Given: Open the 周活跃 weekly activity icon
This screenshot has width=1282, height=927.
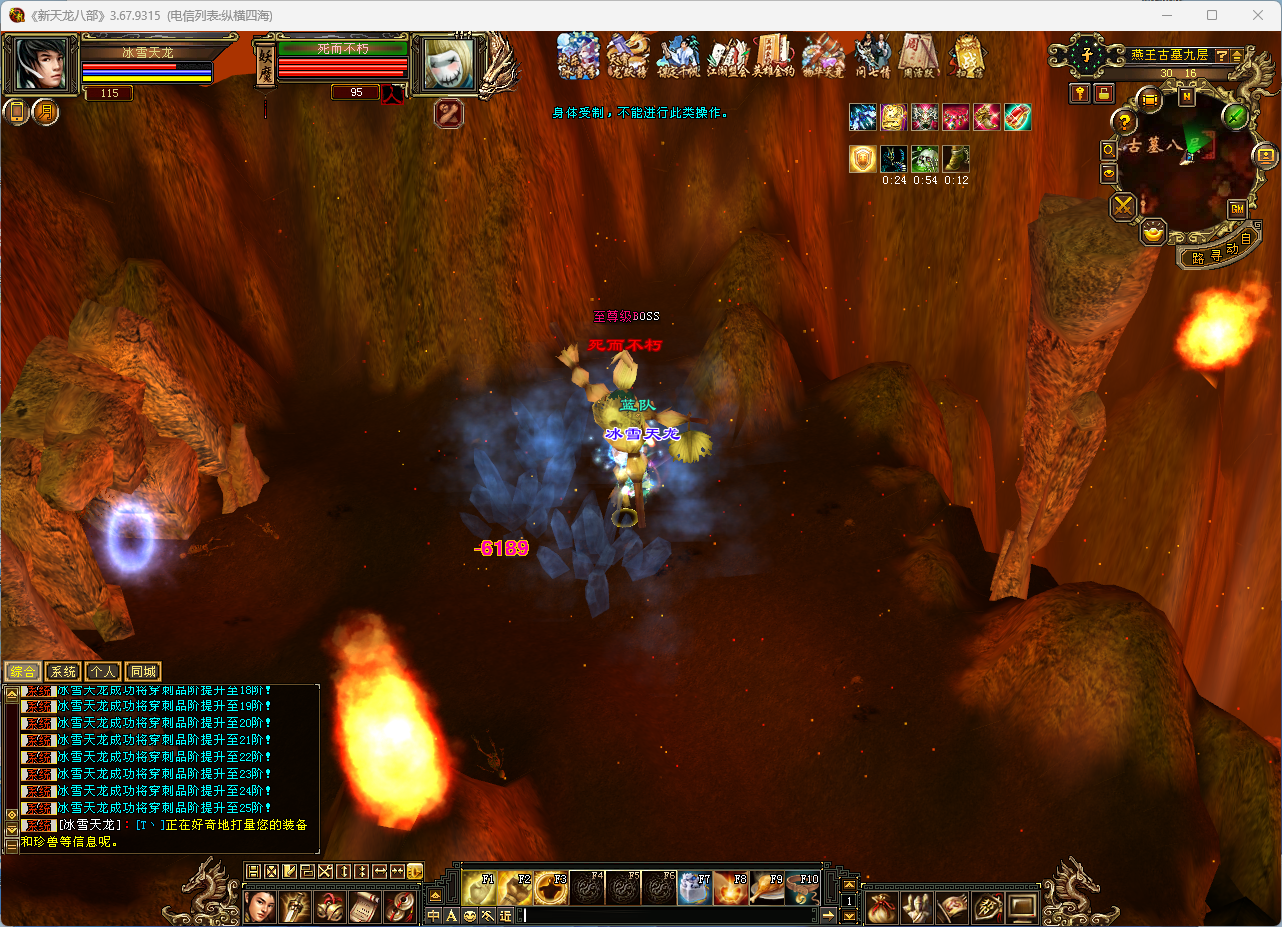Looking at the screenshot, I should click(916, 57).
